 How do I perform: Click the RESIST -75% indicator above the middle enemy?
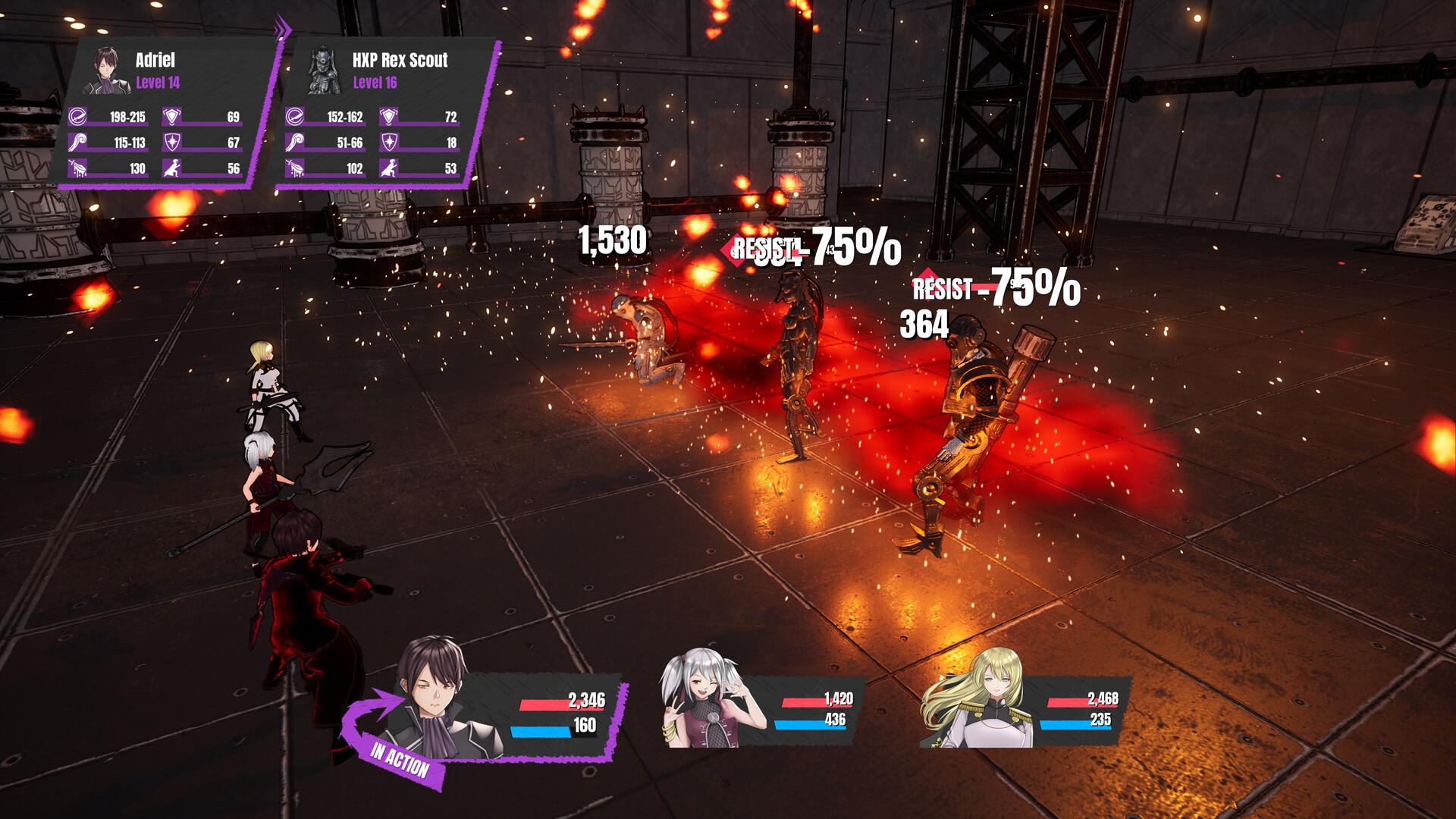pos(811,246)
